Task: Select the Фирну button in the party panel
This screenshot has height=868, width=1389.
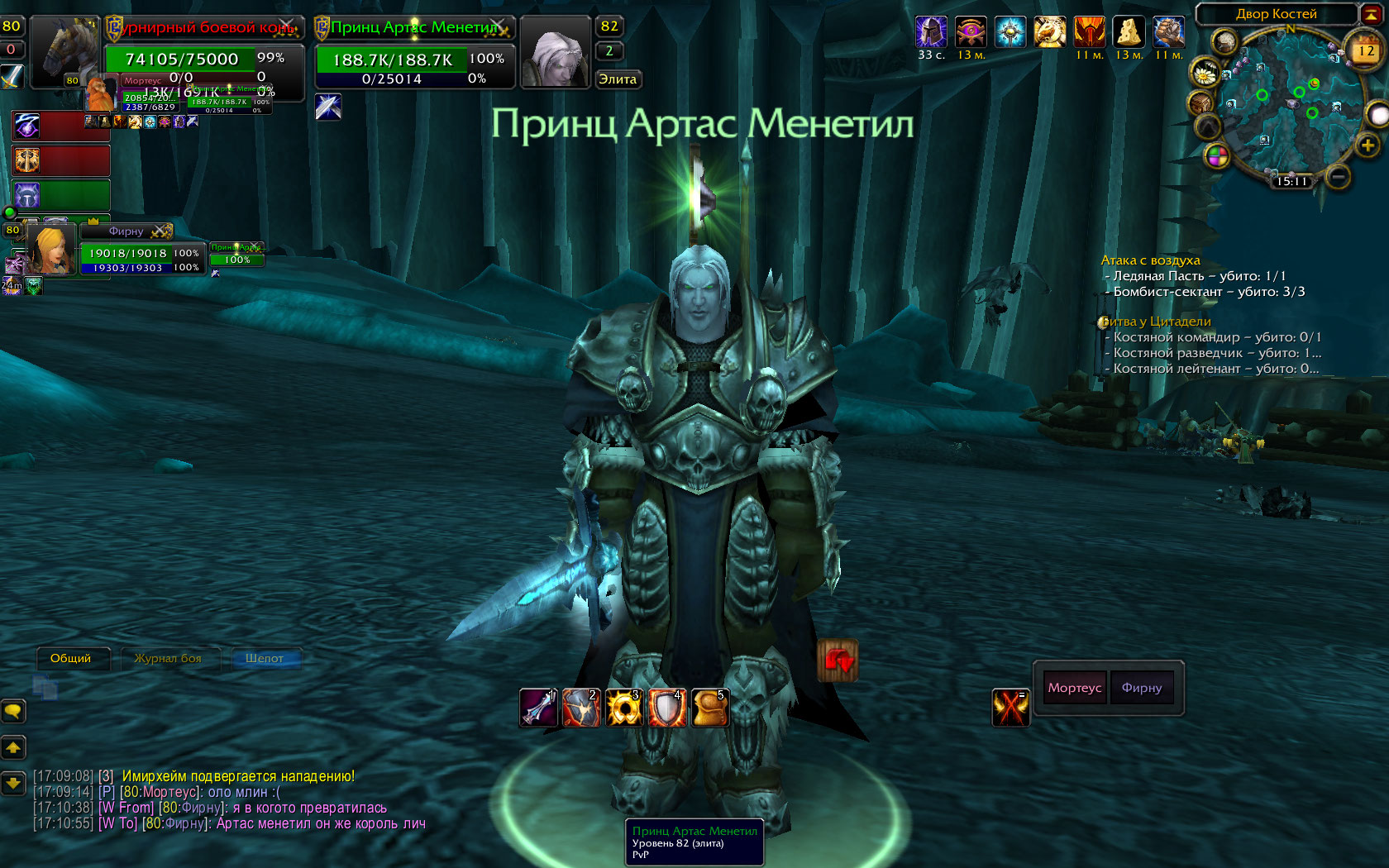Action: click(1141, 688)
